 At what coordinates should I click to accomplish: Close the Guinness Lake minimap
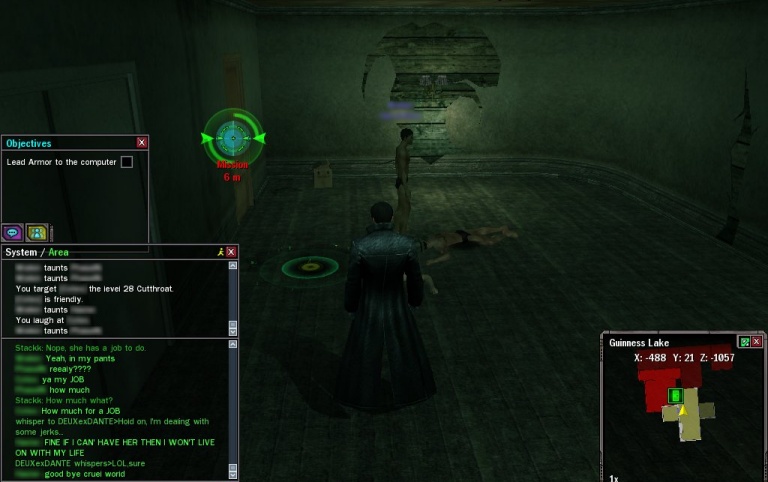pos(757,342)
